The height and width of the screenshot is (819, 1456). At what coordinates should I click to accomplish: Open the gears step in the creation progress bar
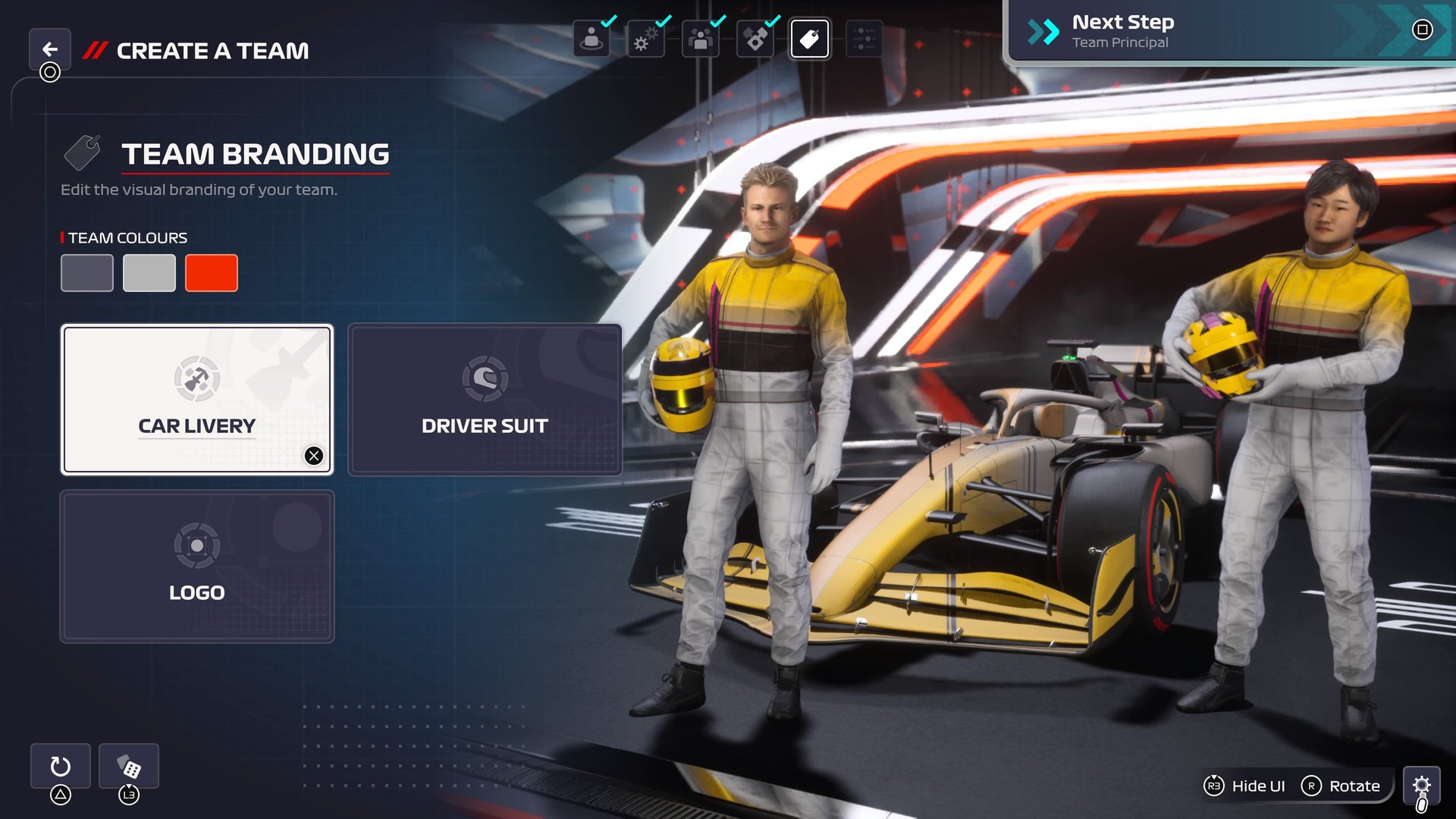click(x=645, y=40)
